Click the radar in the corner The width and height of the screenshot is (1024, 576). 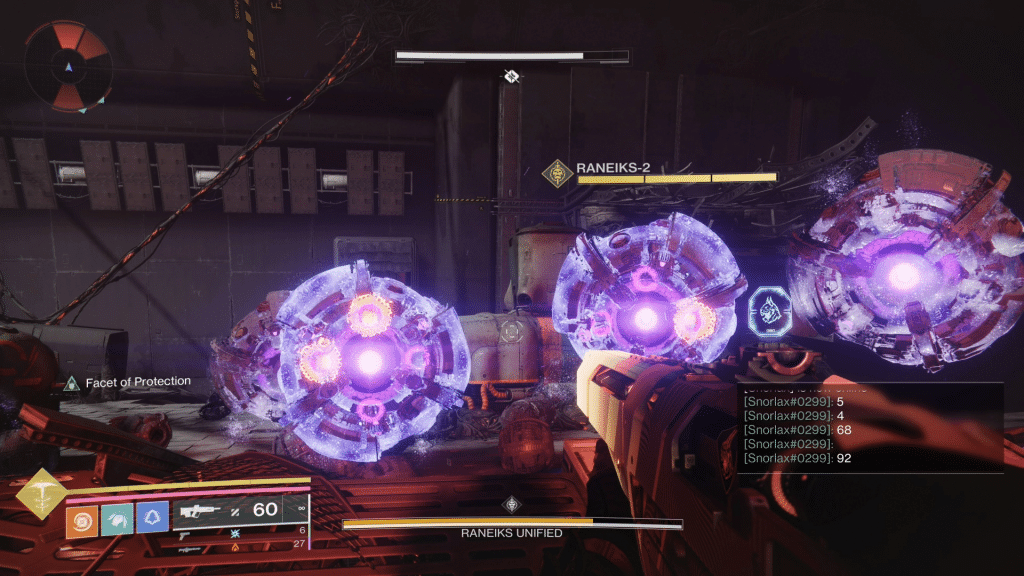point(67,66)
